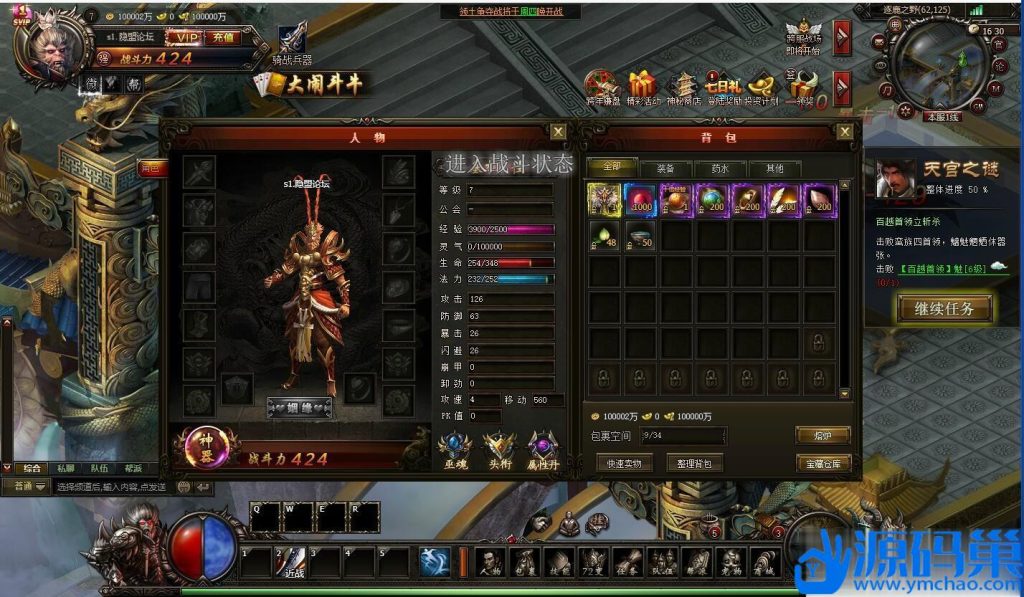This screenshot has width=1024, height=597.
Task: Close the character panel
Action: 558,131
